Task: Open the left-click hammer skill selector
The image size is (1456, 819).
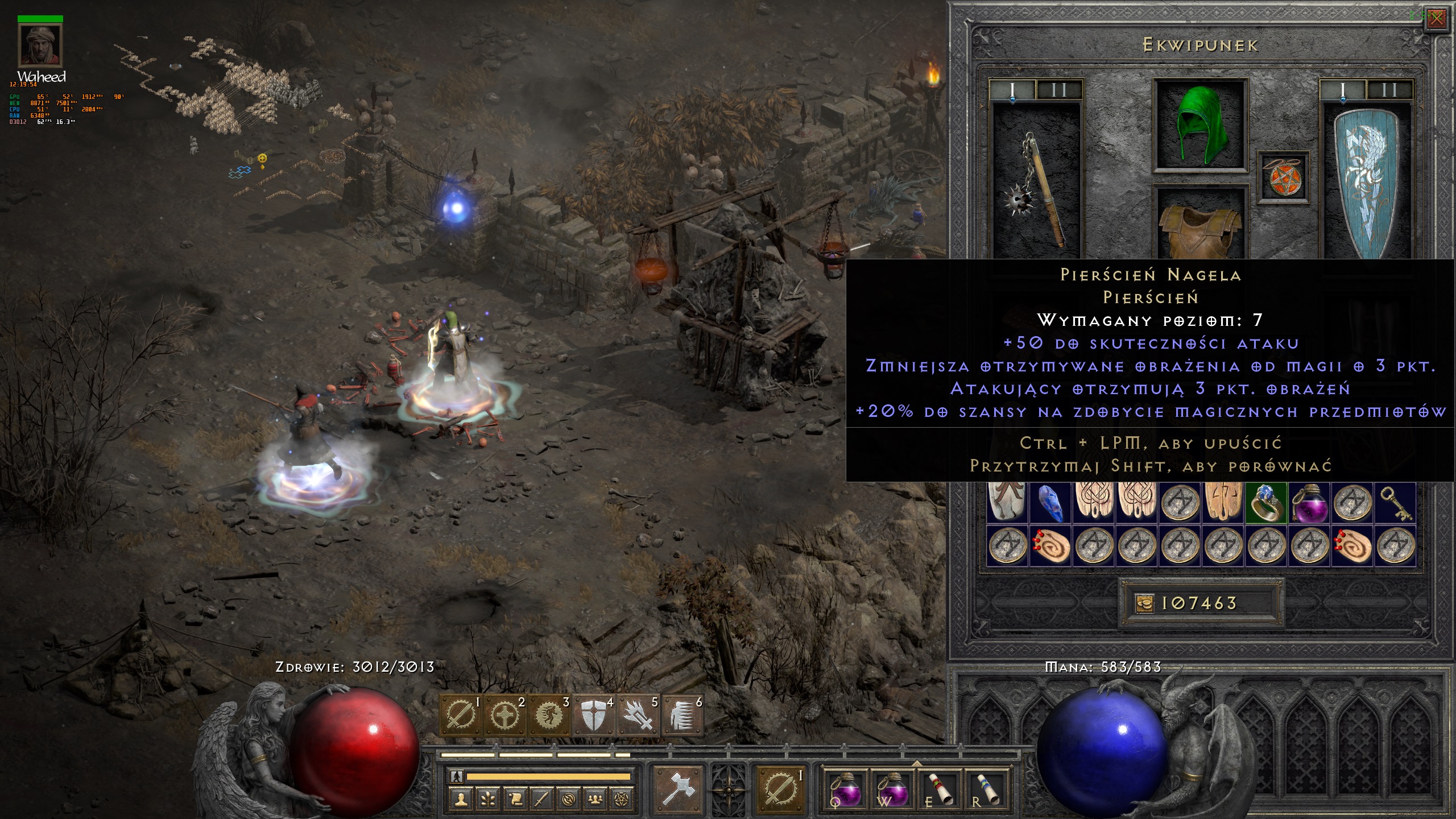Action: (x=678, y=789)
